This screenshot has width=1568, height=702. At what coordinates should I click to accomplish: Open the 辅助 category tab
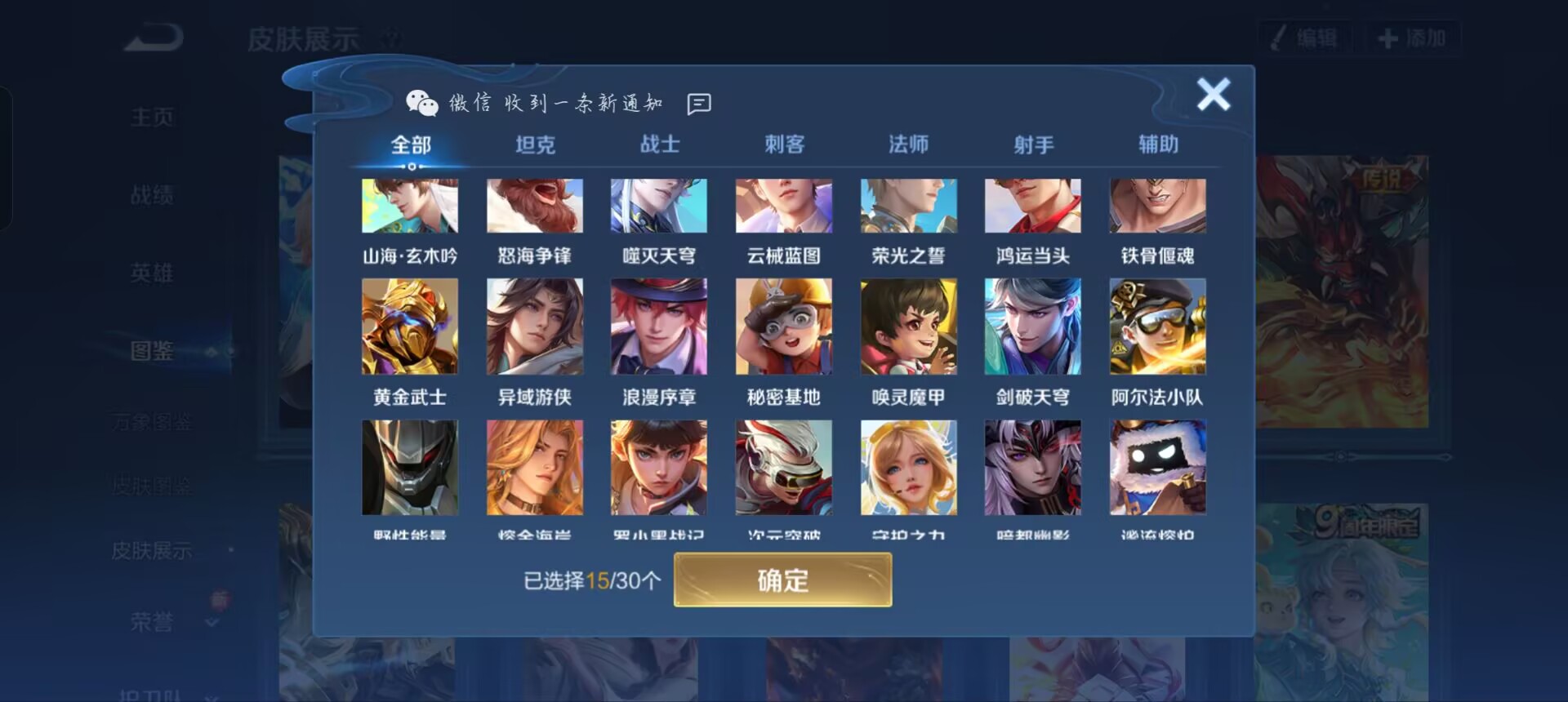point(1158,144)
